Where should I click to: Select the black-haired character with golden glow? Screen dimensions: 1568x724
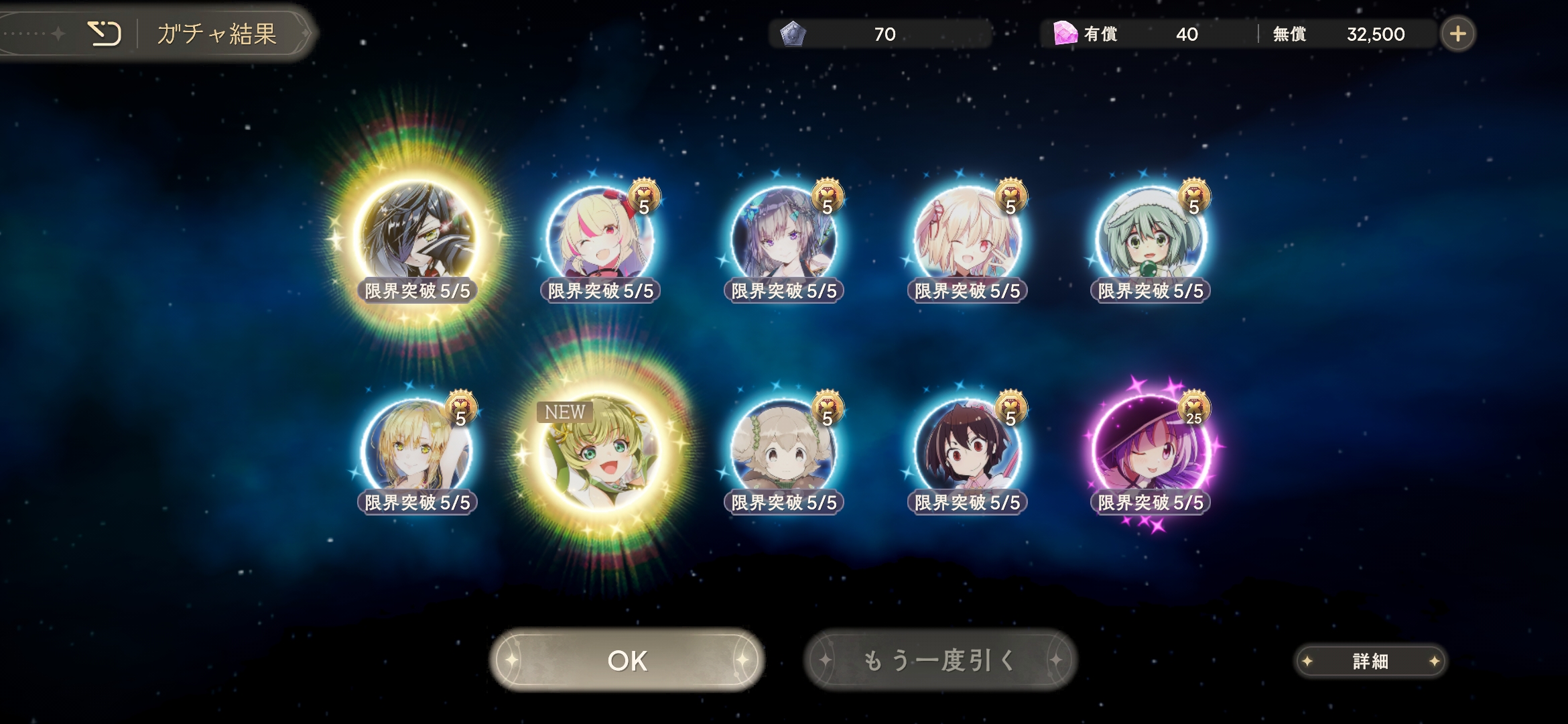(417, 236)
